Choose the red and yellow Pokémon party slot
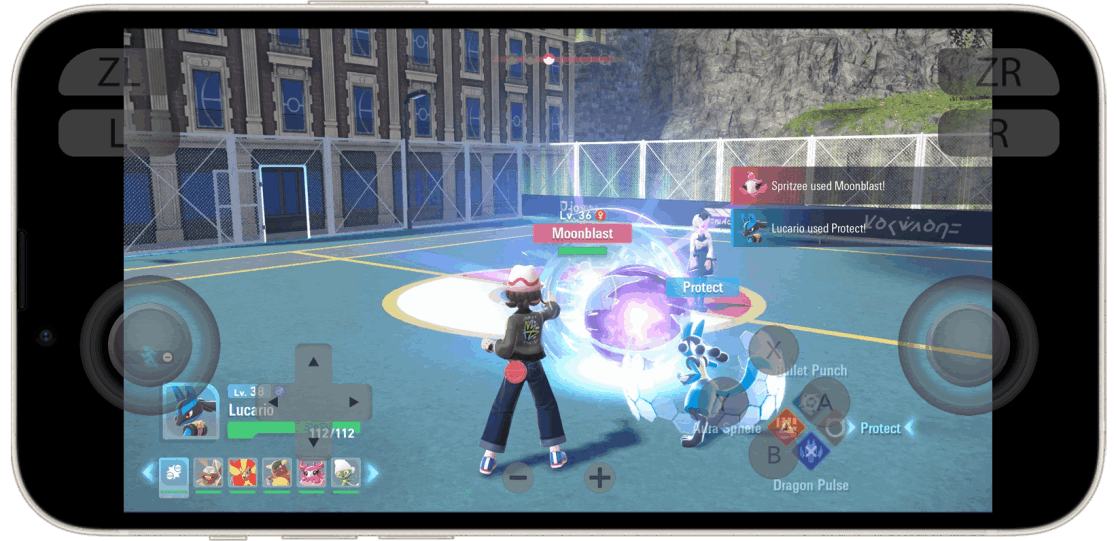Screen dimensions: 1116x541 (x=241, y=472)
